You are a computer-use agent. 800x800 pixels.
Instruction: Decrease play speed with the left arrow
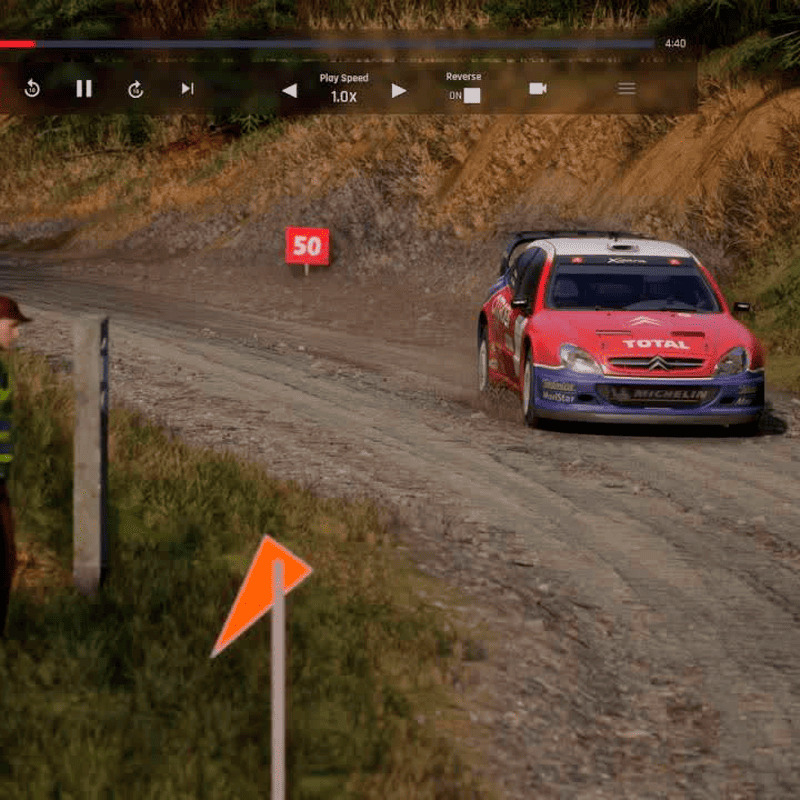pos(289,91)
